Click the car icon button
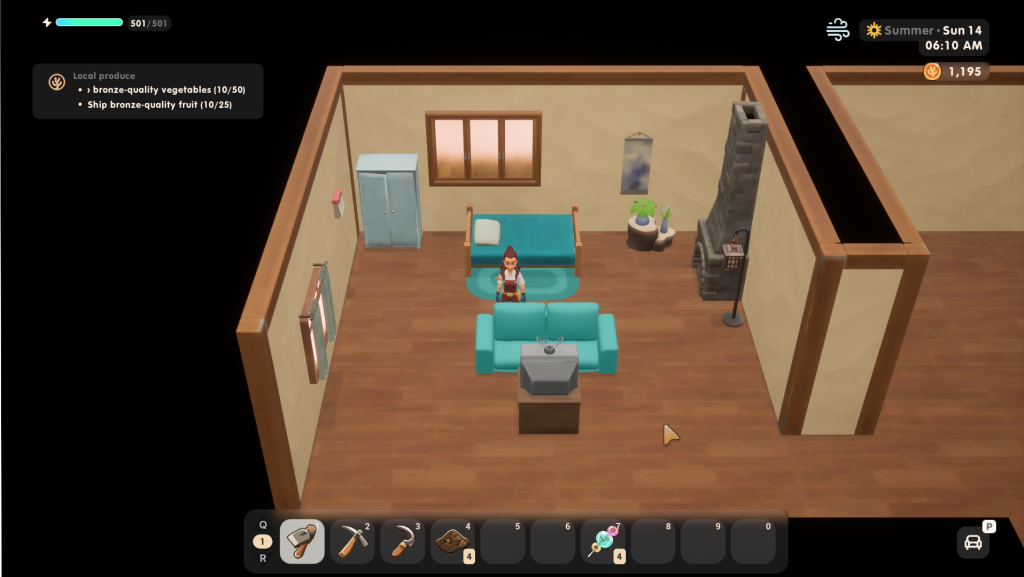 pos(972,542)
